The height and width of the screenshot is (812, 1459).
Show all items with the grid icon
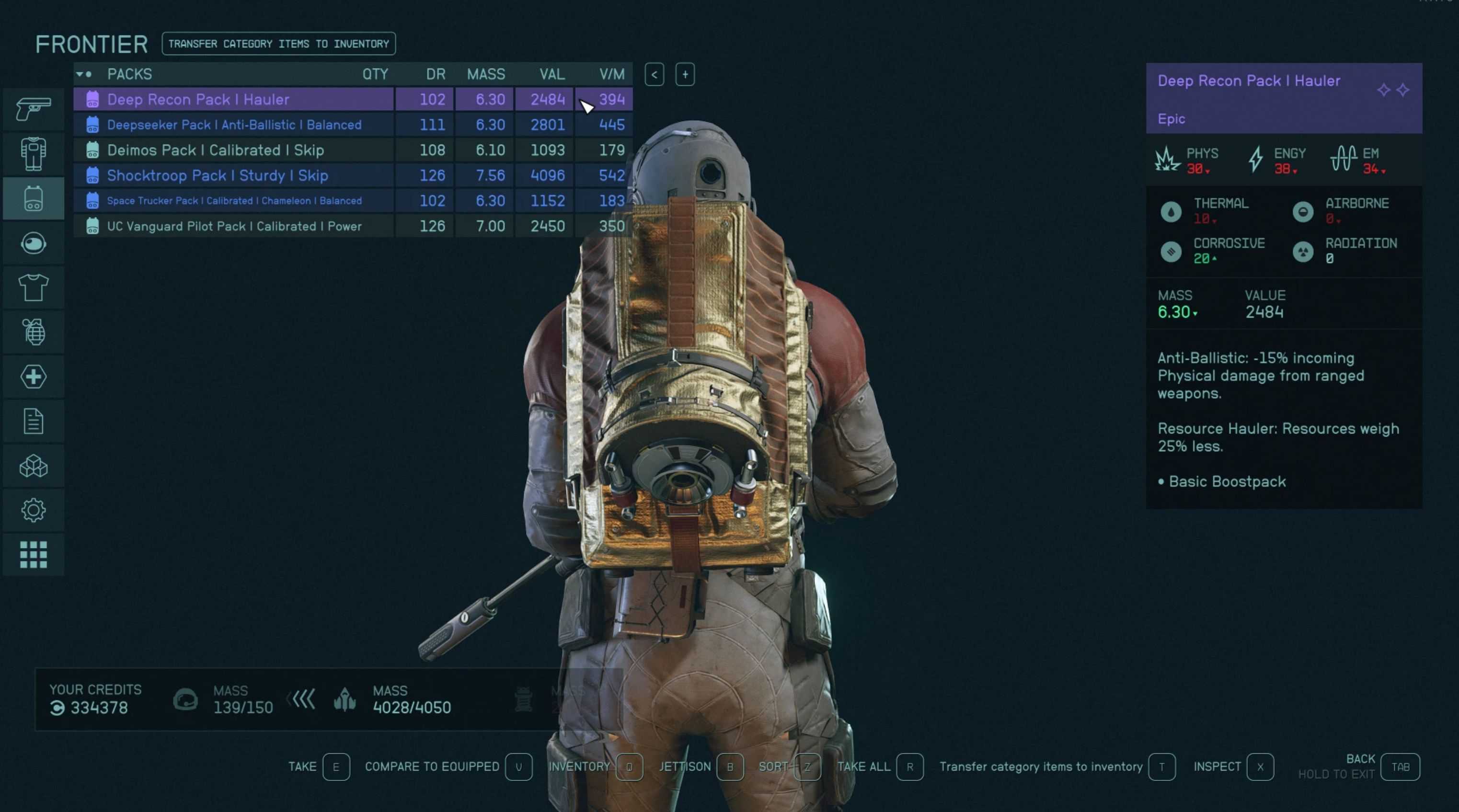(x=34, y=554)
